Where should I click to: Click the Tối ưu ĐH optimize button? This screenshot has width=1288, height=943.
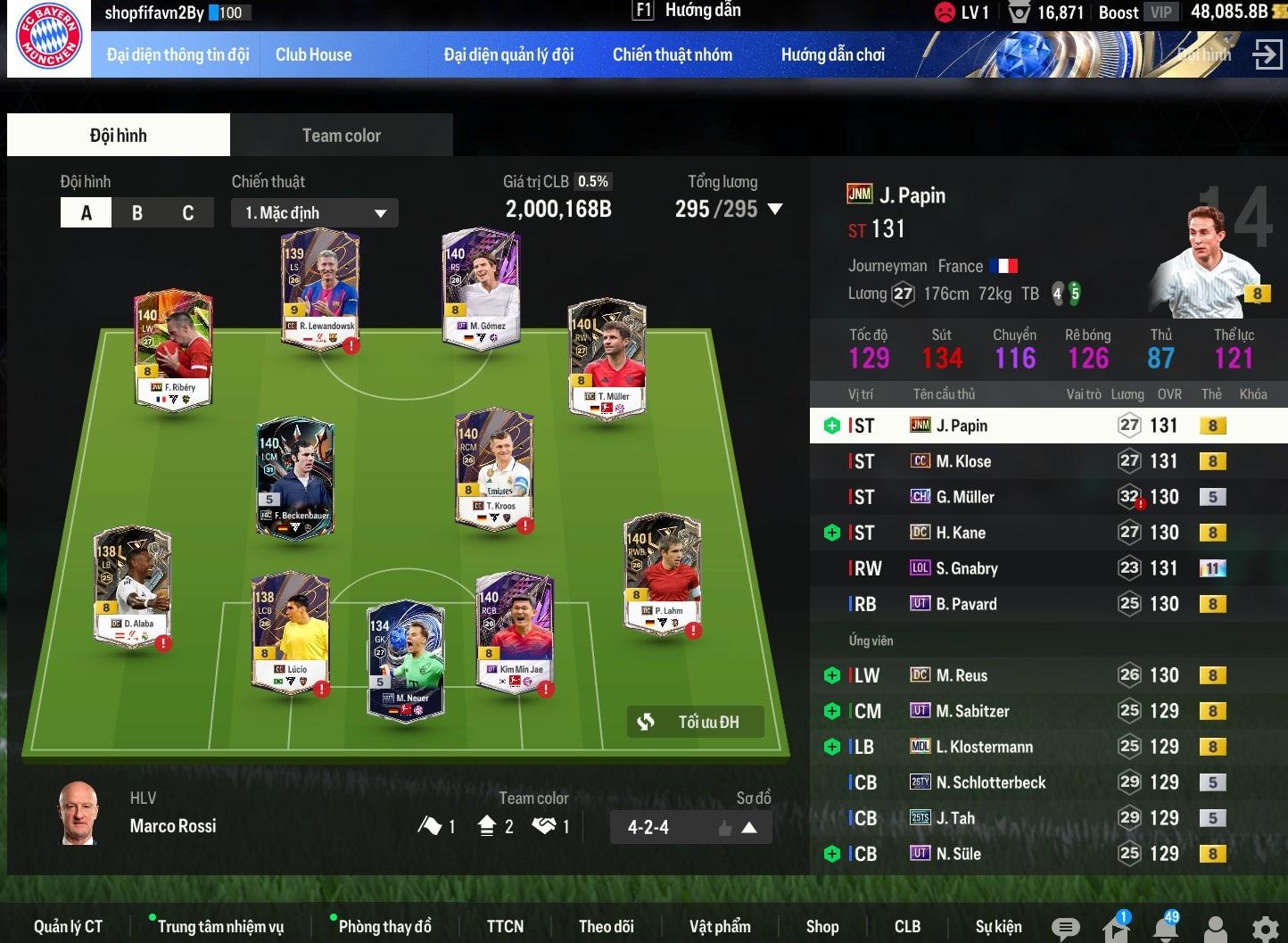[x=696, y=722]
